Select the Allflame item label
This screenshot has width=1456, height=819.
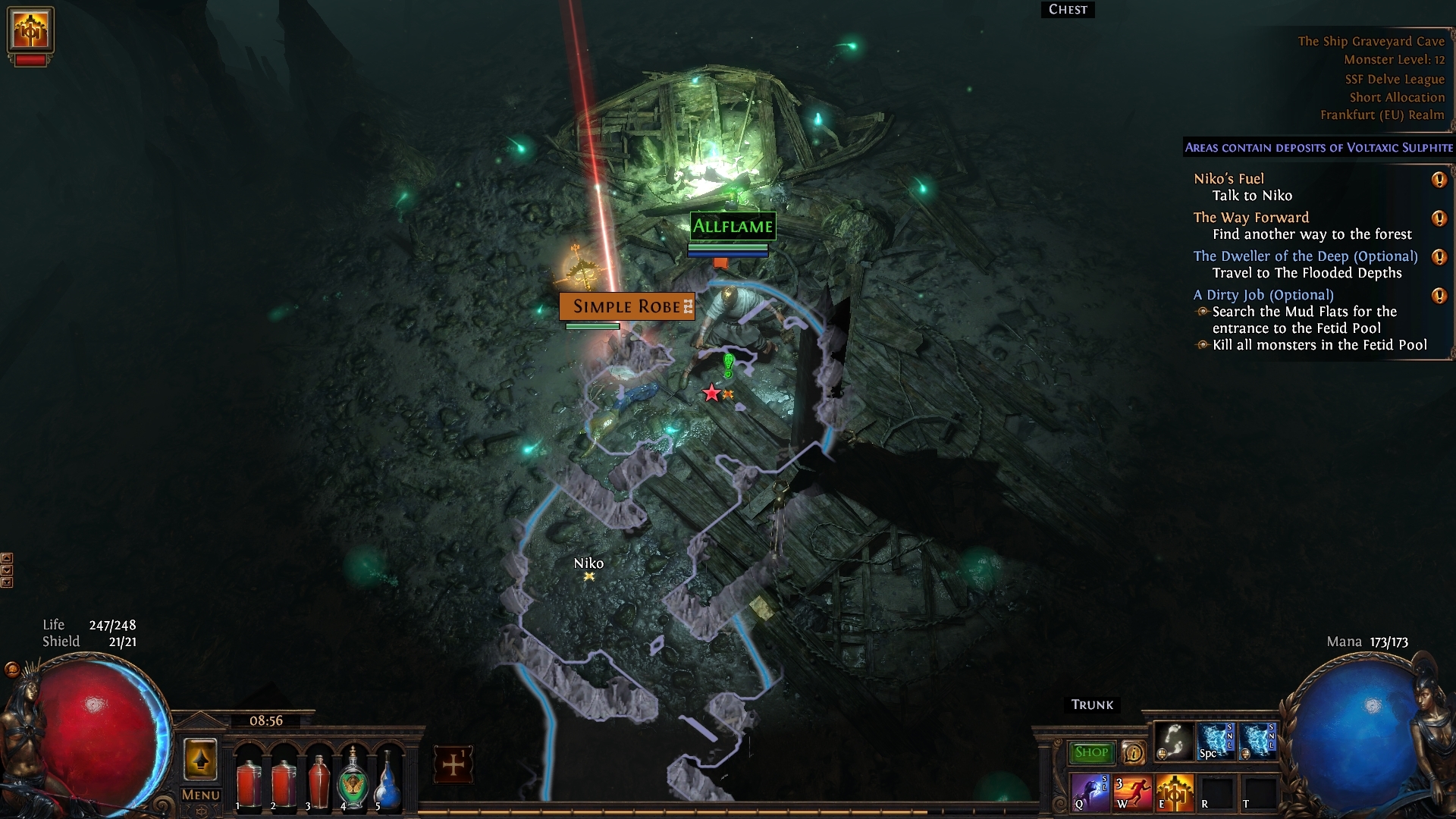coord(733,226)
